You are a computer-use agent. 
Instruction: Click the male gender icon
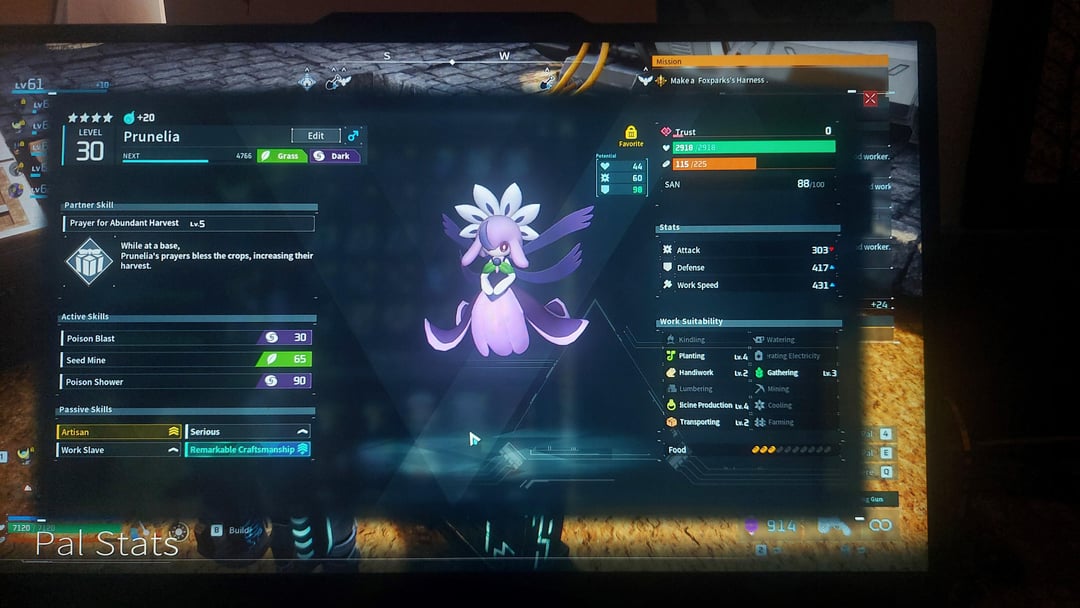tap(353, 136)
